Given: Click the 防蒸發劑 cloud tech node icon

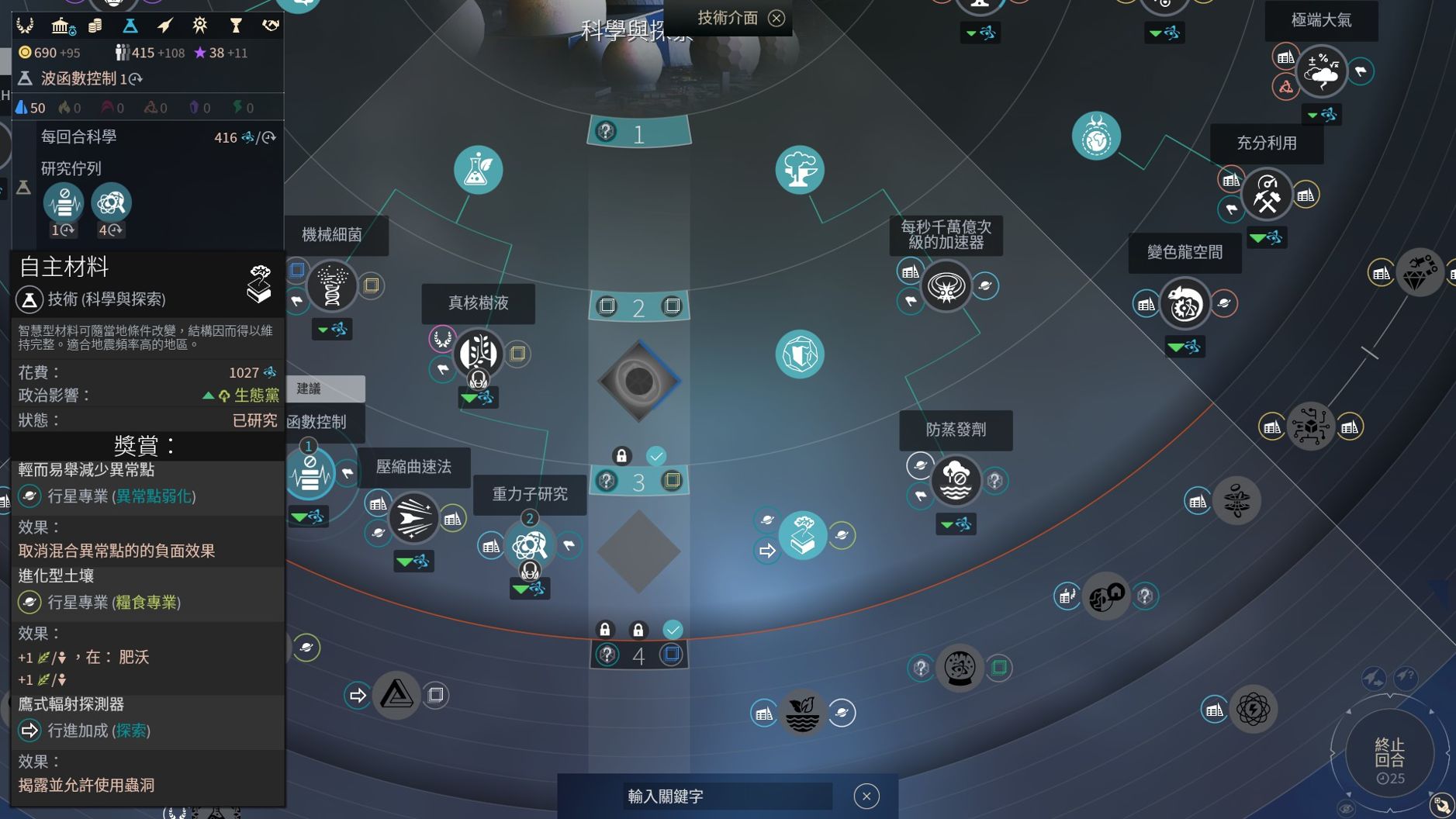Looking at the screenshot, I should click(x=956, y=481).
